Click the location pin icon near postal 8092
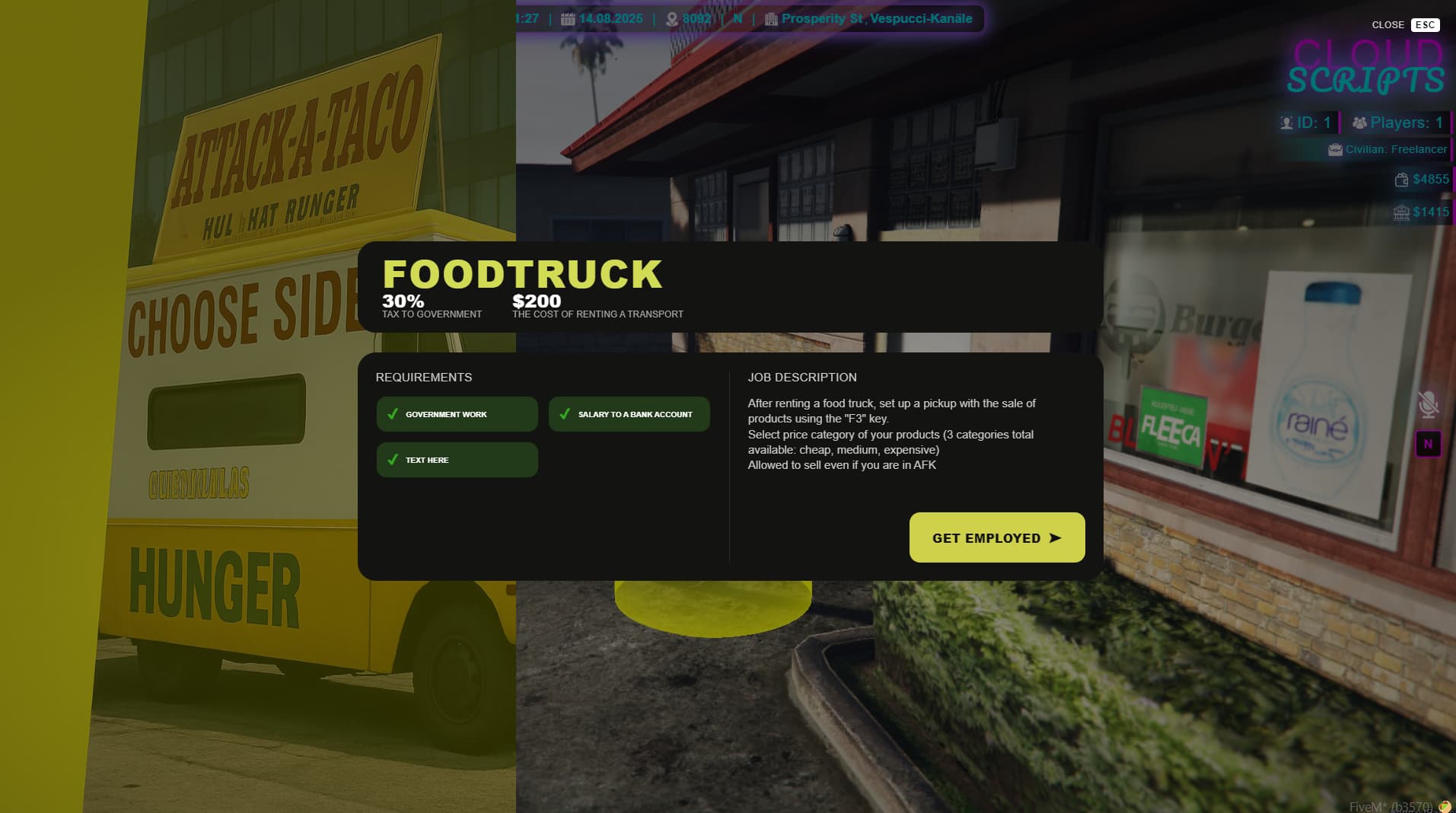 point(673,18)
